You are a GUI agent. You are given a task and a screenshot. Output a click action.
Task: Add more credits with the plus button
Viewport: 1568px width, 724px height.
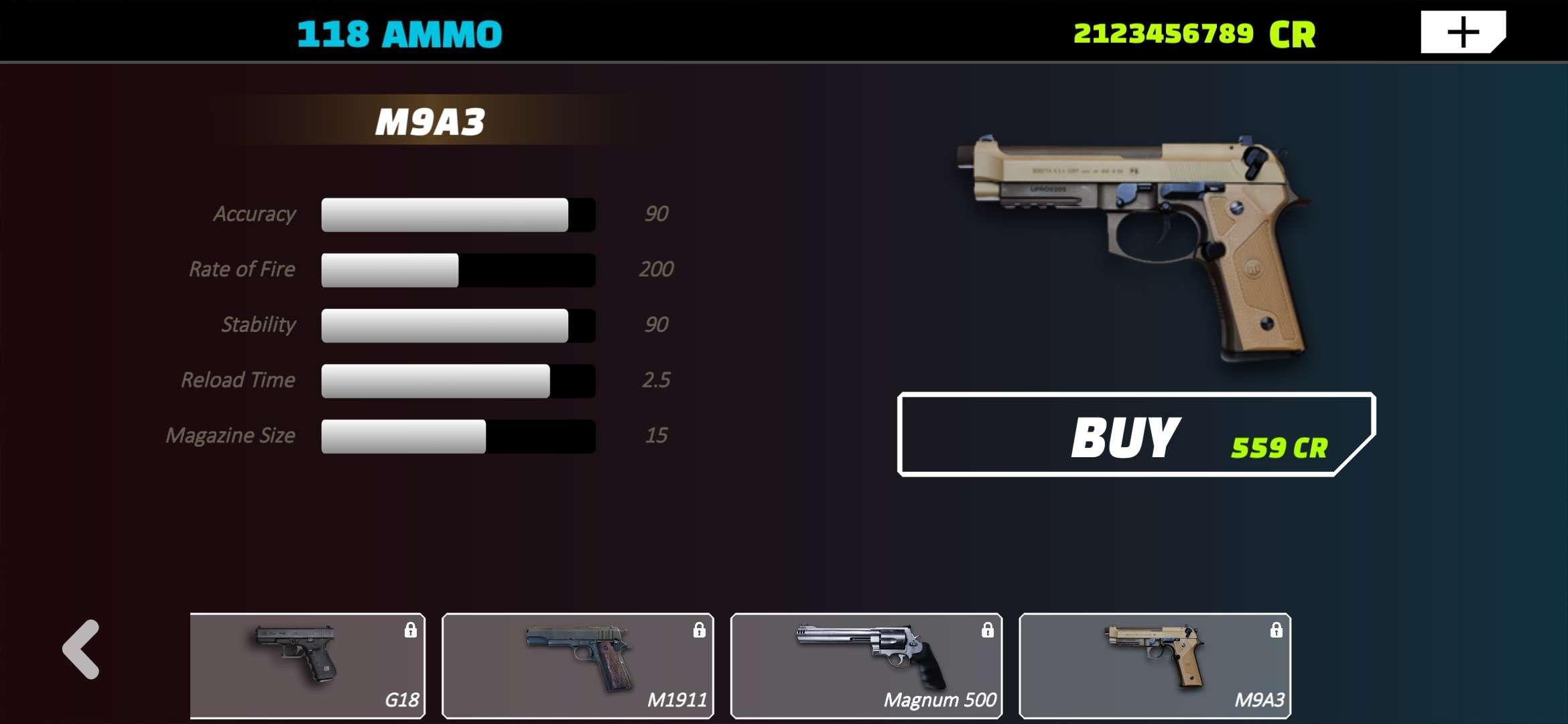coord(1462,32)
